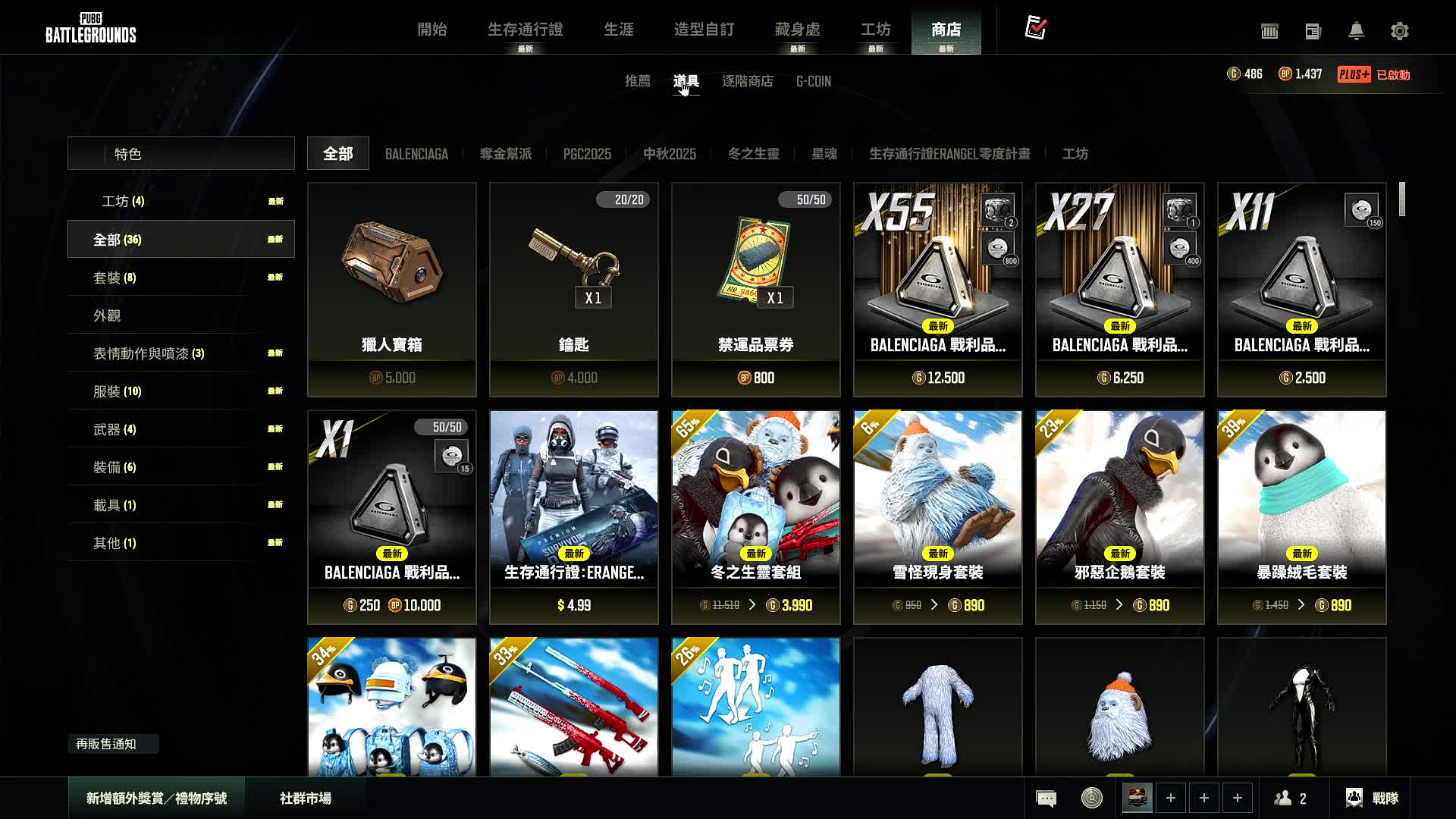This screenshot has height=819, width=1456.
Task: Check notifications via the bell icon
Action: [x=1357, y=31]
